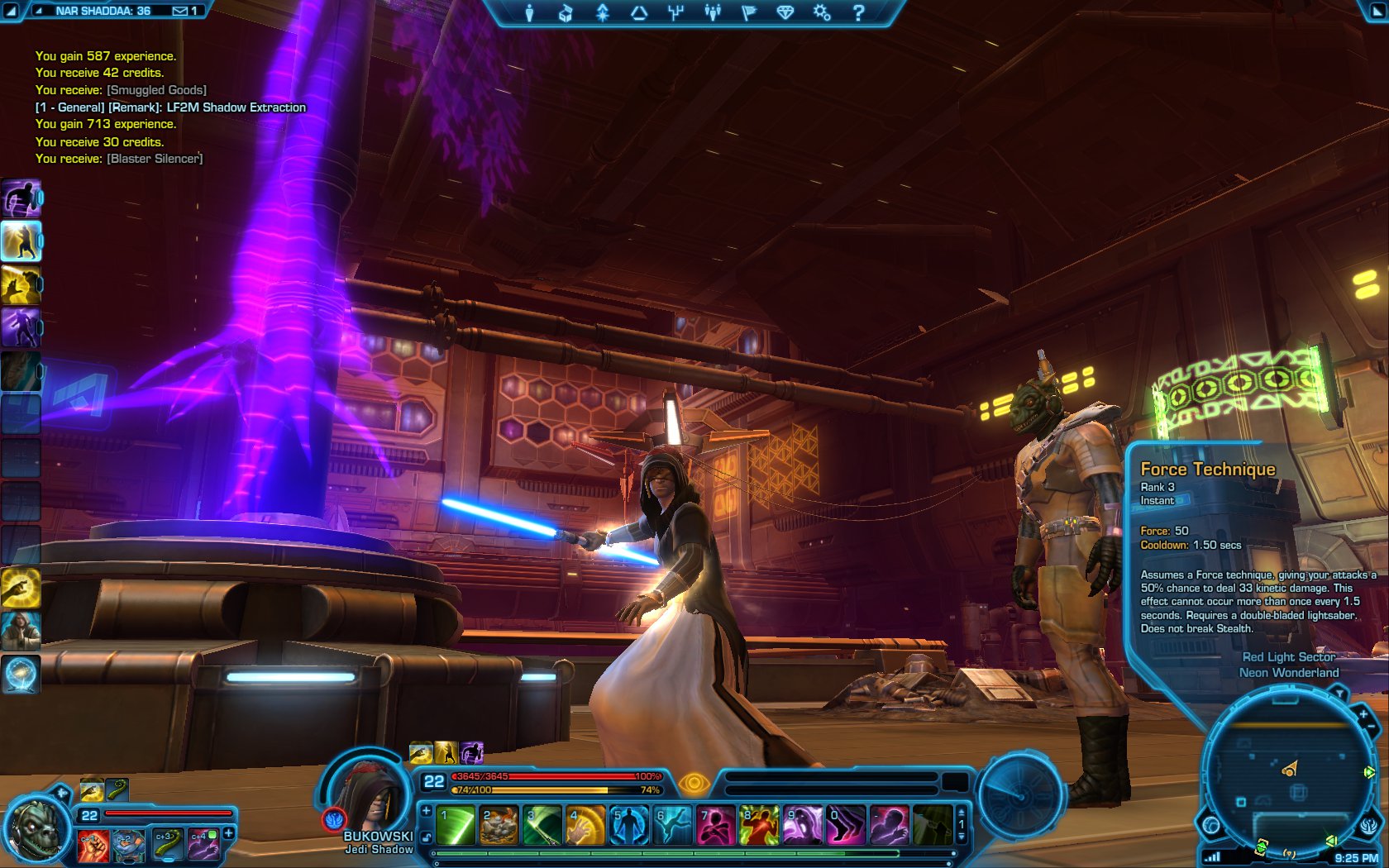Activate the golden hand ability in slot 4
Viewport: 1389px width, 868px height.
tap(585, 825)
